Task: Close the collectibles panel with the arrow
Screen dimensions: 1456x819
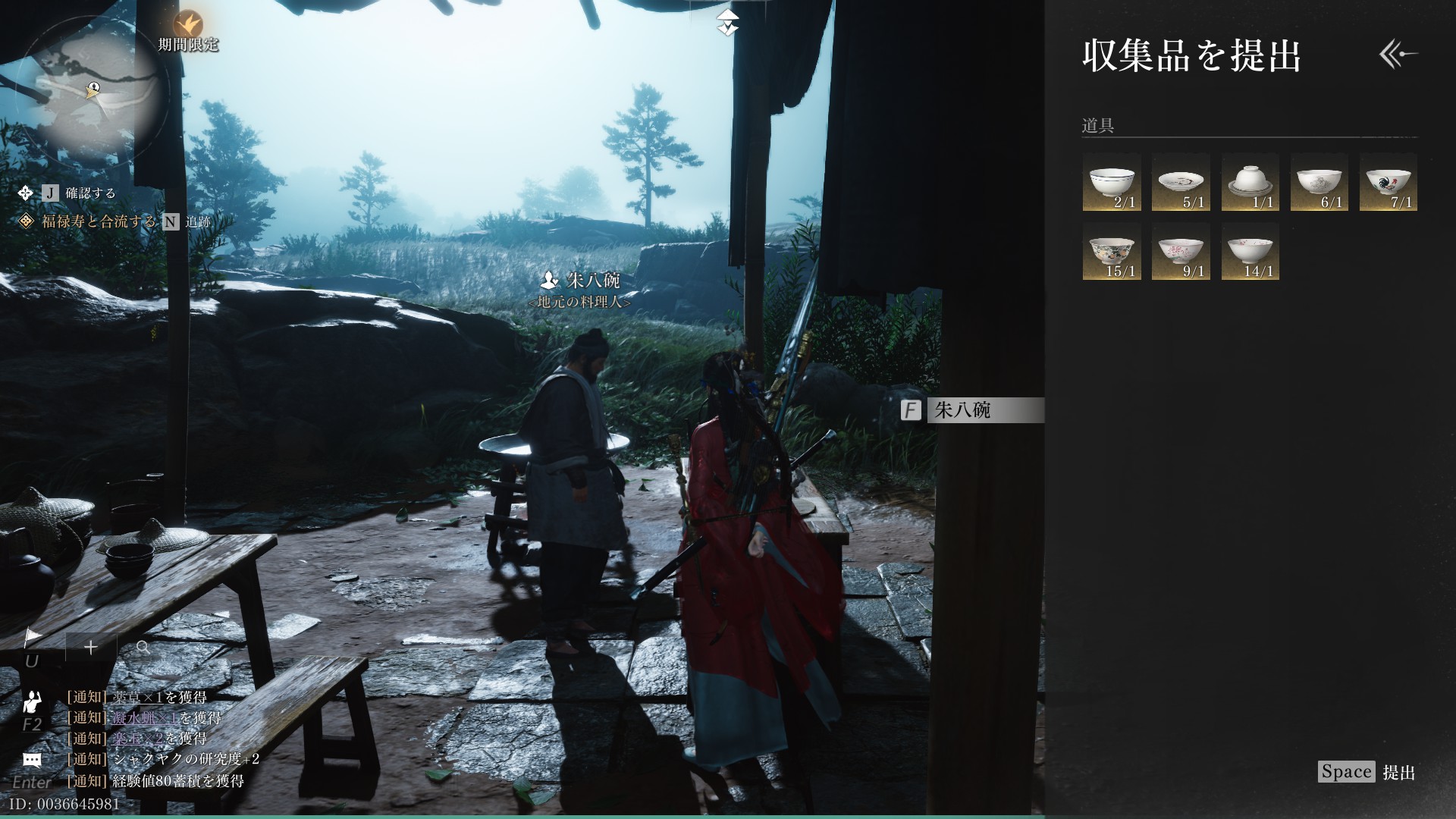Action: pyautogui.click(x=1398, y=55)
